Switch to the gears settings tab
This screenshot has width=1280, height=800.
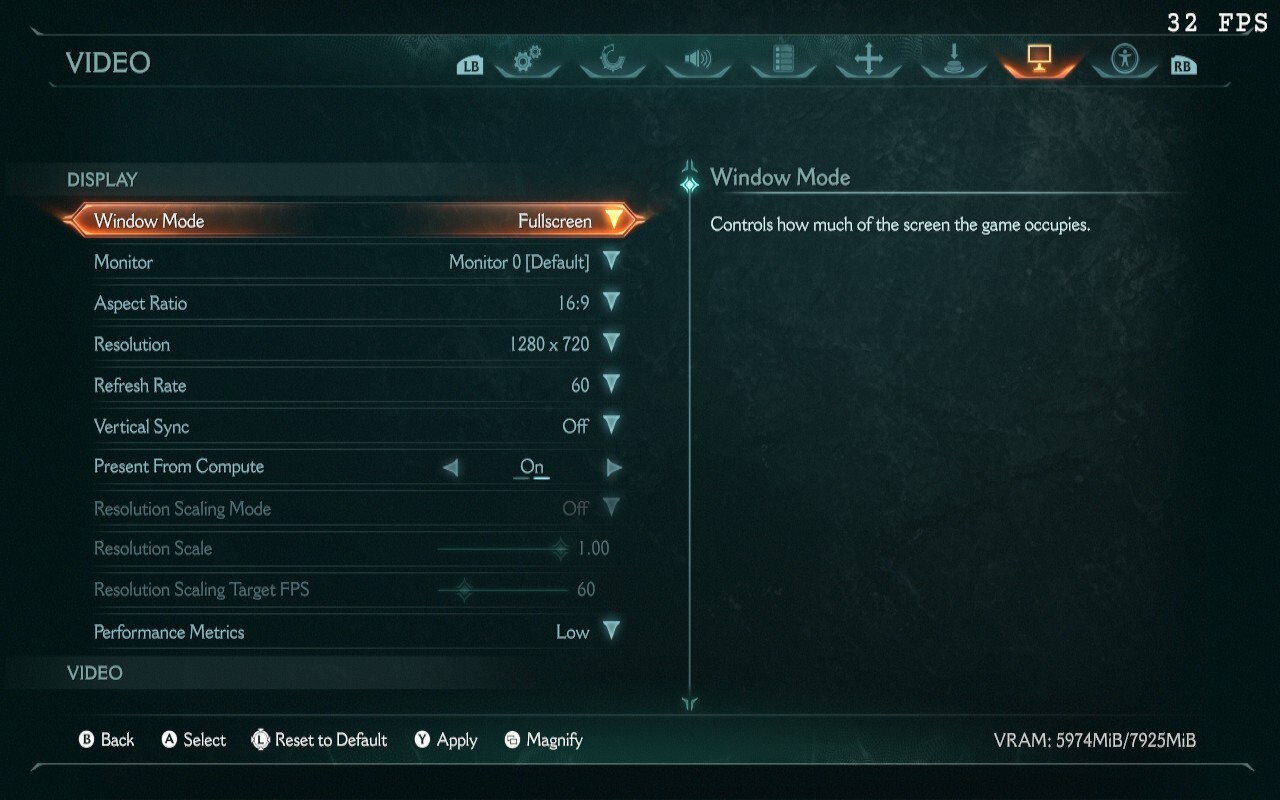pos(527,60)
